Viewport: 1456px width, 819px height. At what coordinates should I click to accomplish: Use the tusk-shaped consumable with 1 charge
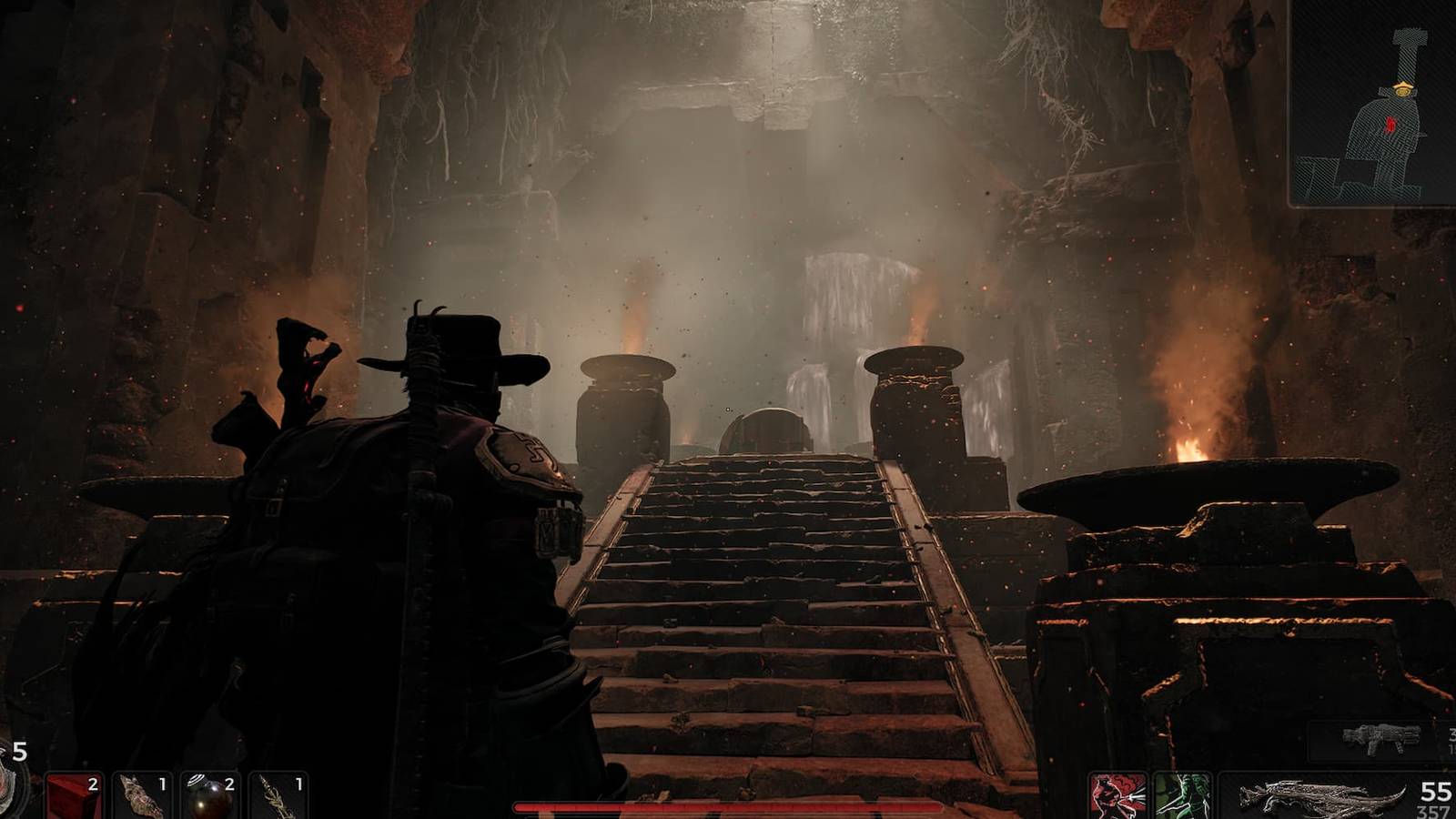(x=141, y=796)
